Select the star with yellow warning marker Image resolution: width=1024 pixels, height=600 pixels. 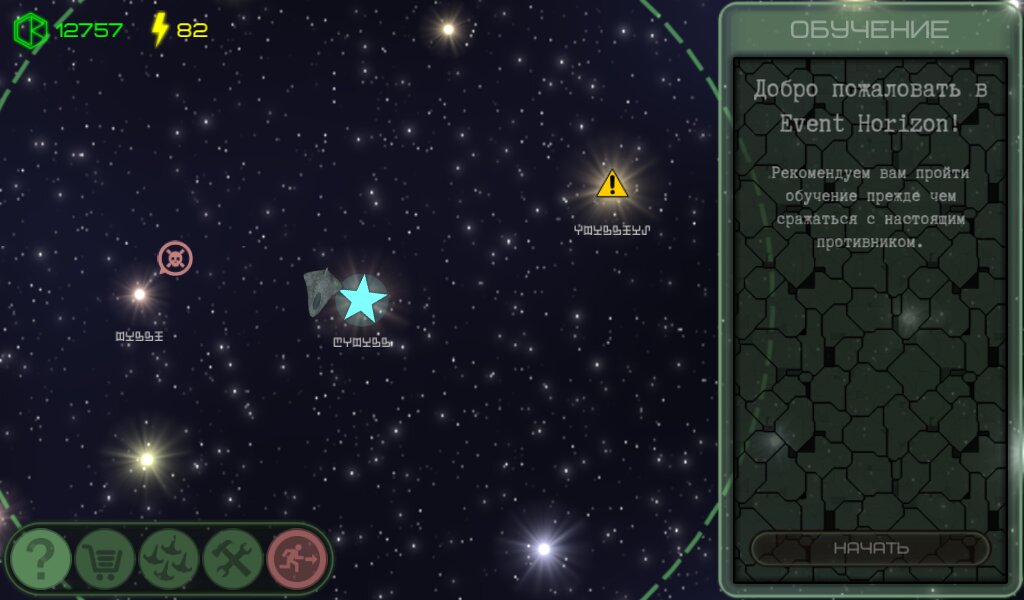611,185
